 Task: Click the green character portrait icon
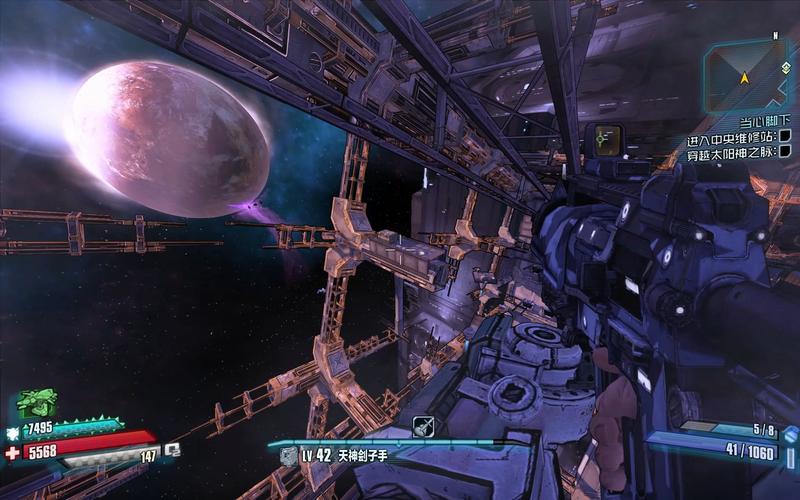37,405
